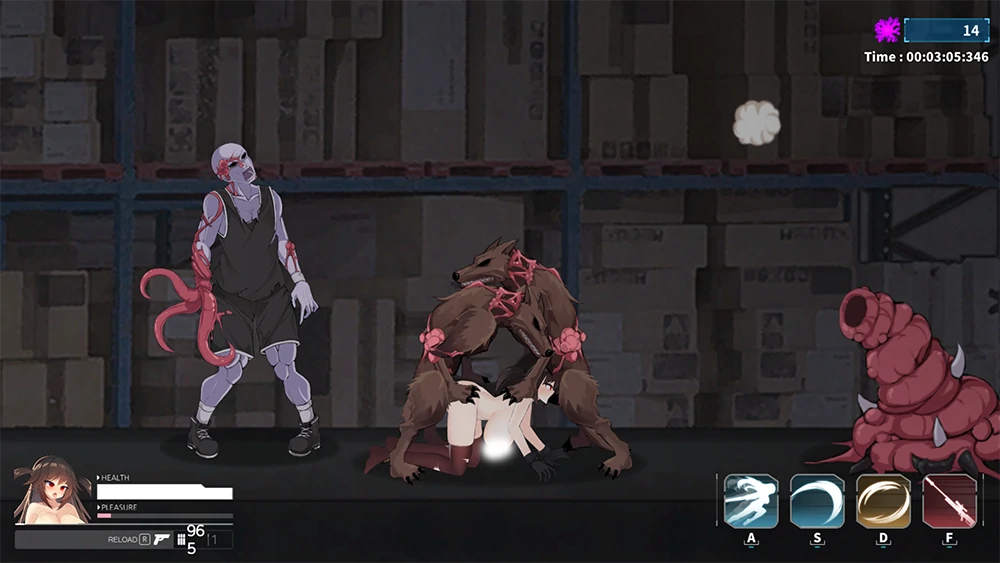This screenshot has height=563, width=1000.
Task: Click the purple splat counter icon
Action: pyautogui.click(x=887, y=30)
